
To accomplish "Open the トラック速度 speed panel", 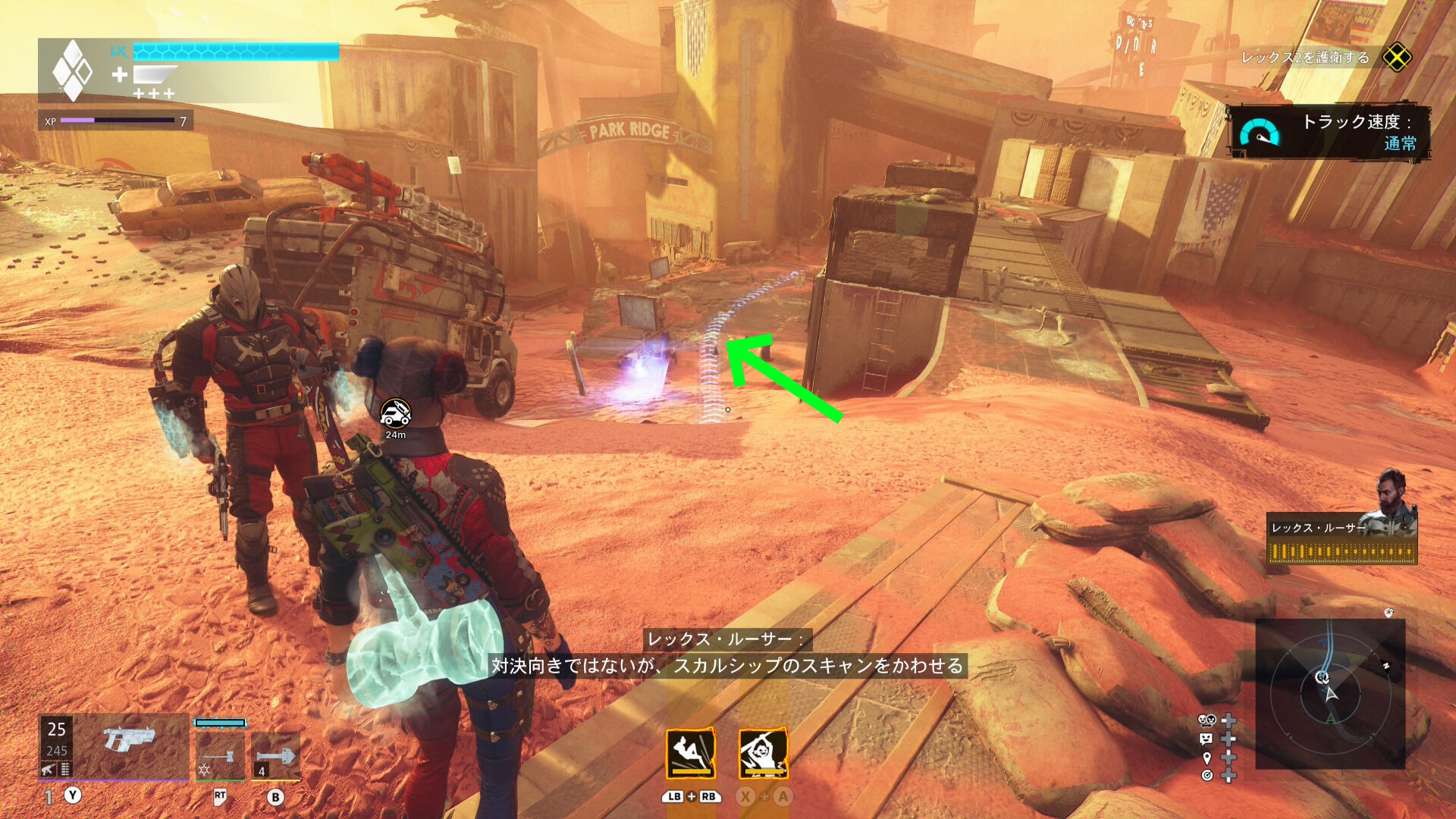I will [1329, 132].
